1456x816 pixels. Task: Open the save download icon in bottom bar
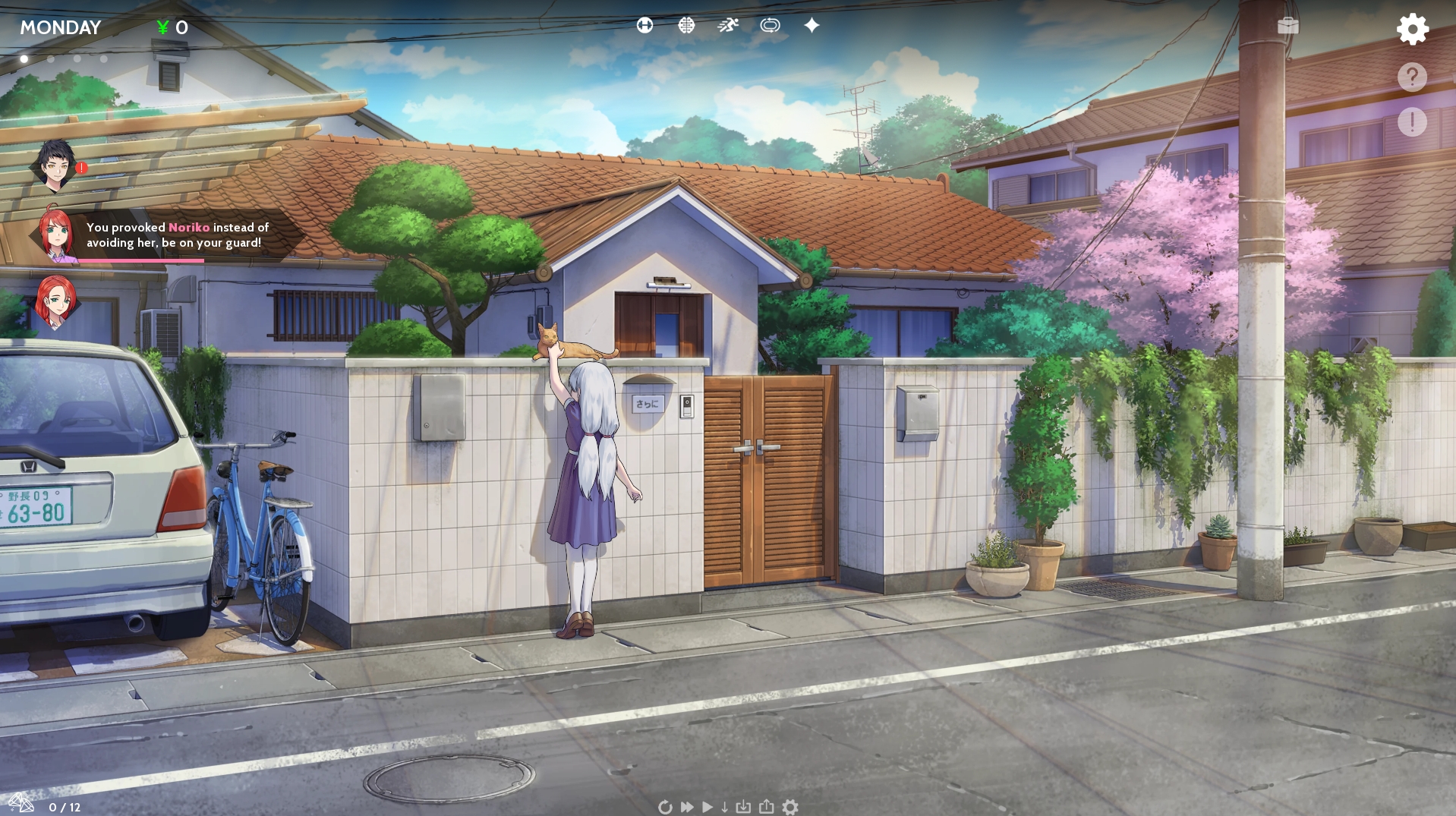(x=744, y=807)
